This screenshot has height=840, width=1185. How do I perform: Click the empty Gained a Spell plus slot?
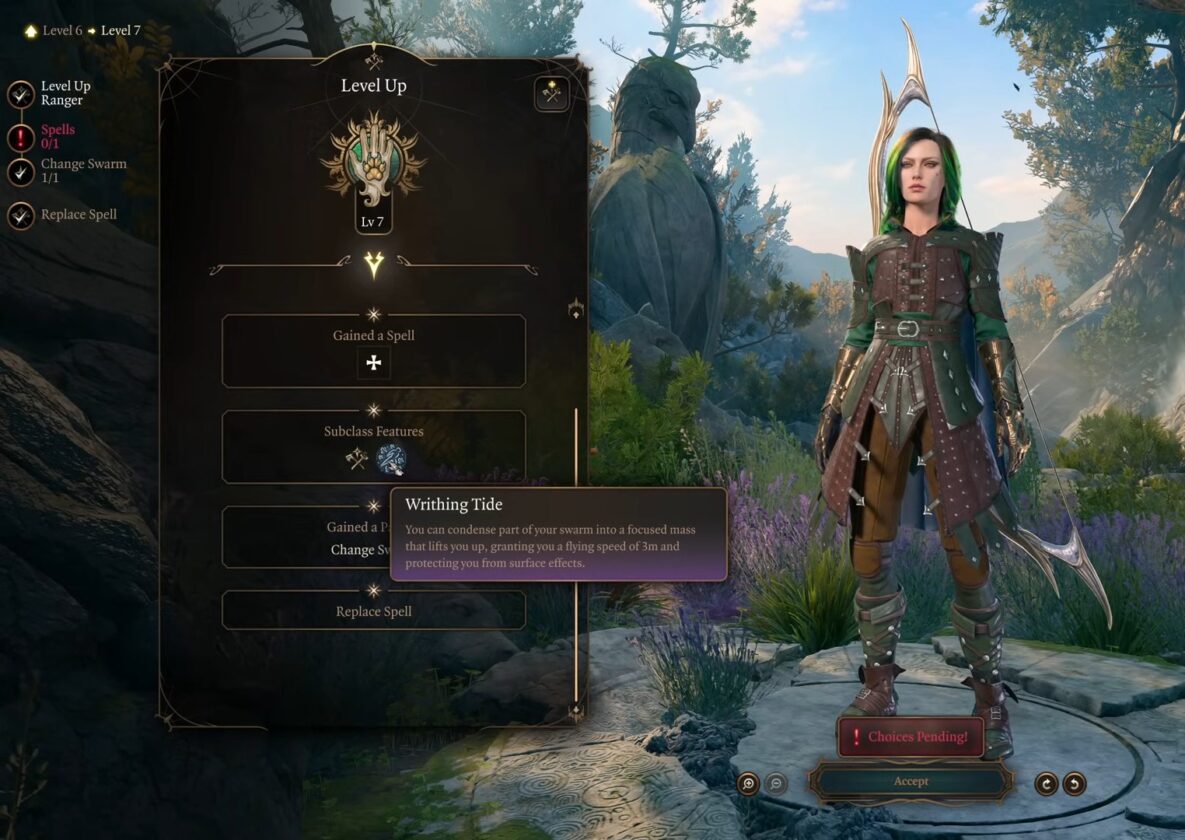(374, 363)
